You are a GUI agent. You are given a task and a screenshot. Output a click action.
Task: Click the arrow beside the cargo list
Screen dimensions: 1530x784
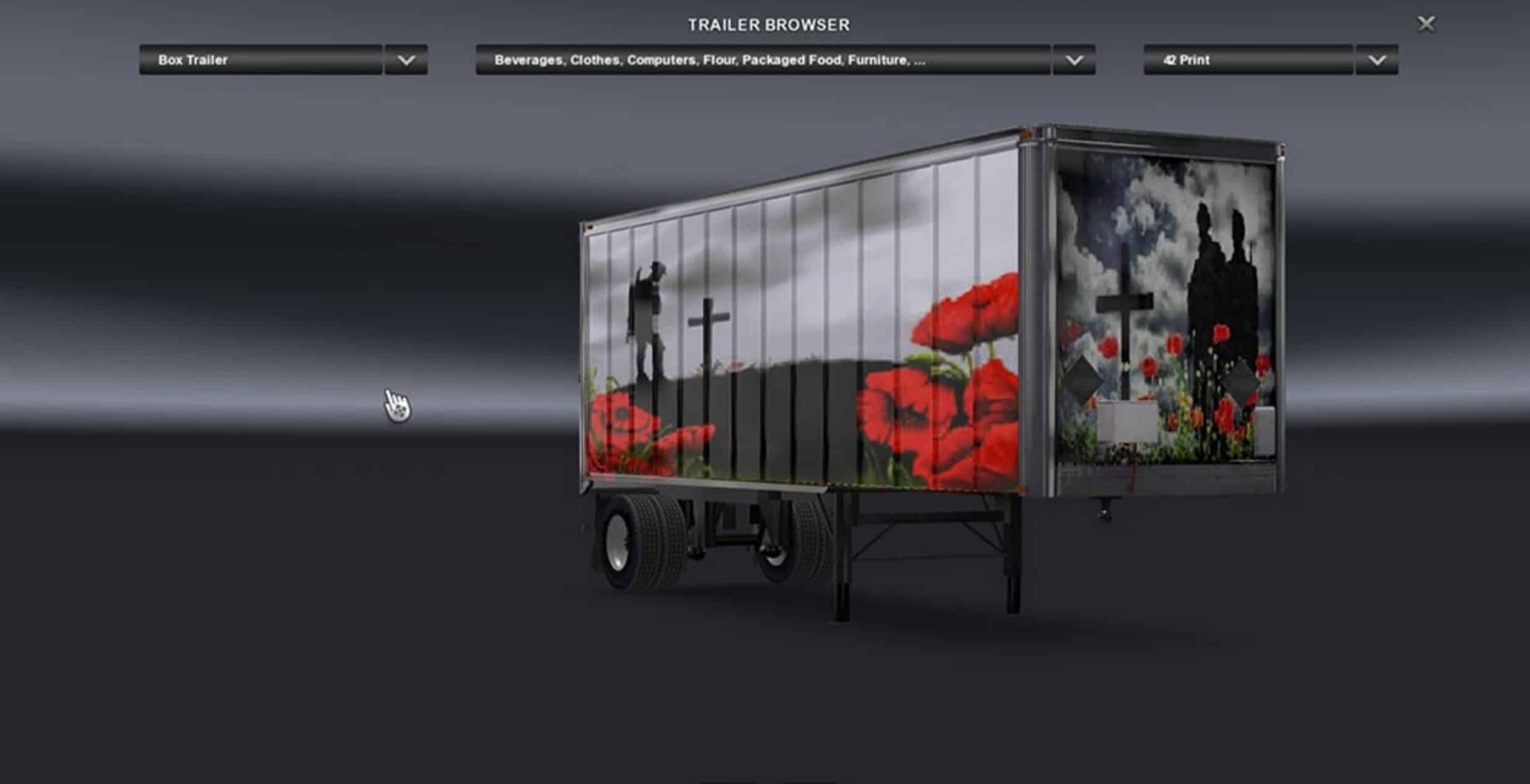click(1074, 60)
